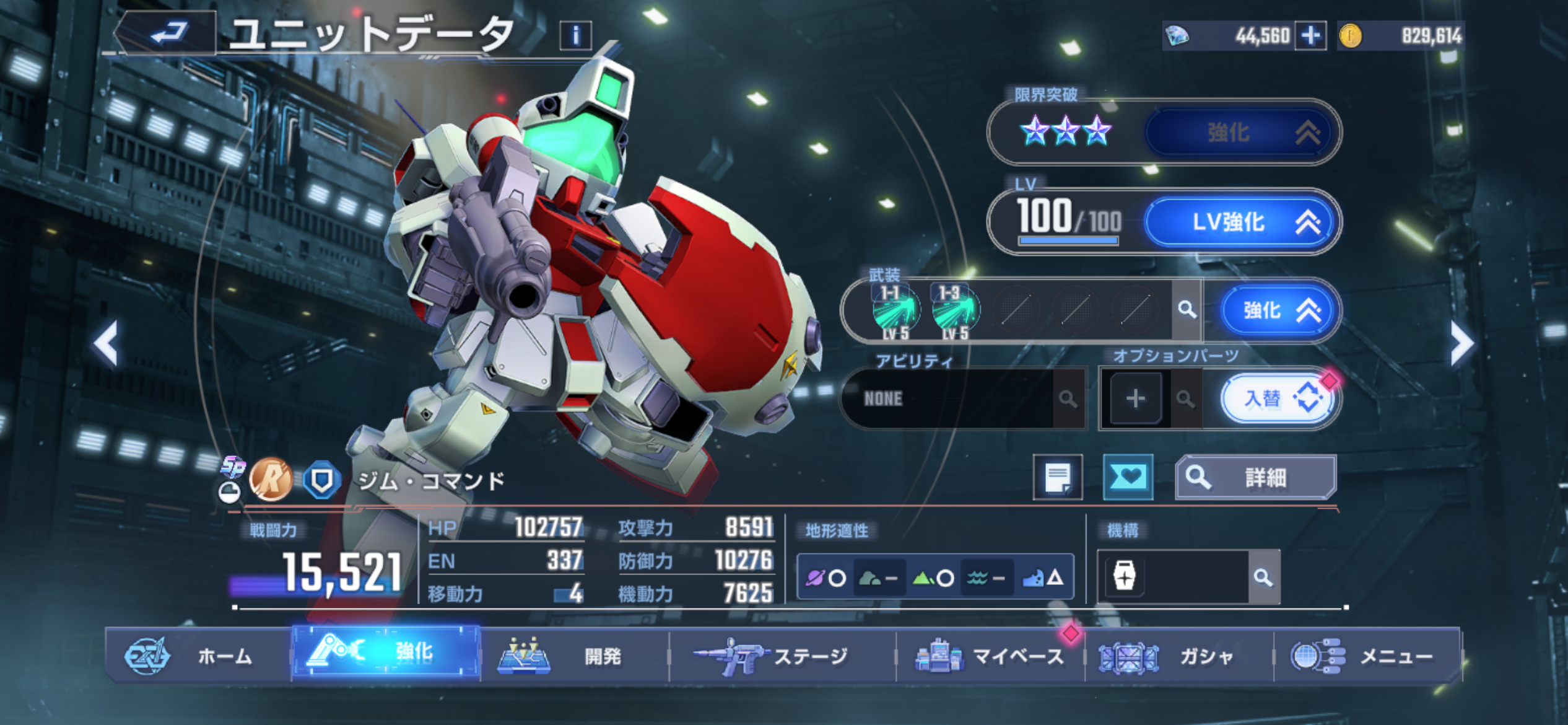1568x725 pixels.
Task: Show the next unit with right arrow
Action: pyautogui.click(x=1461, y=343)
